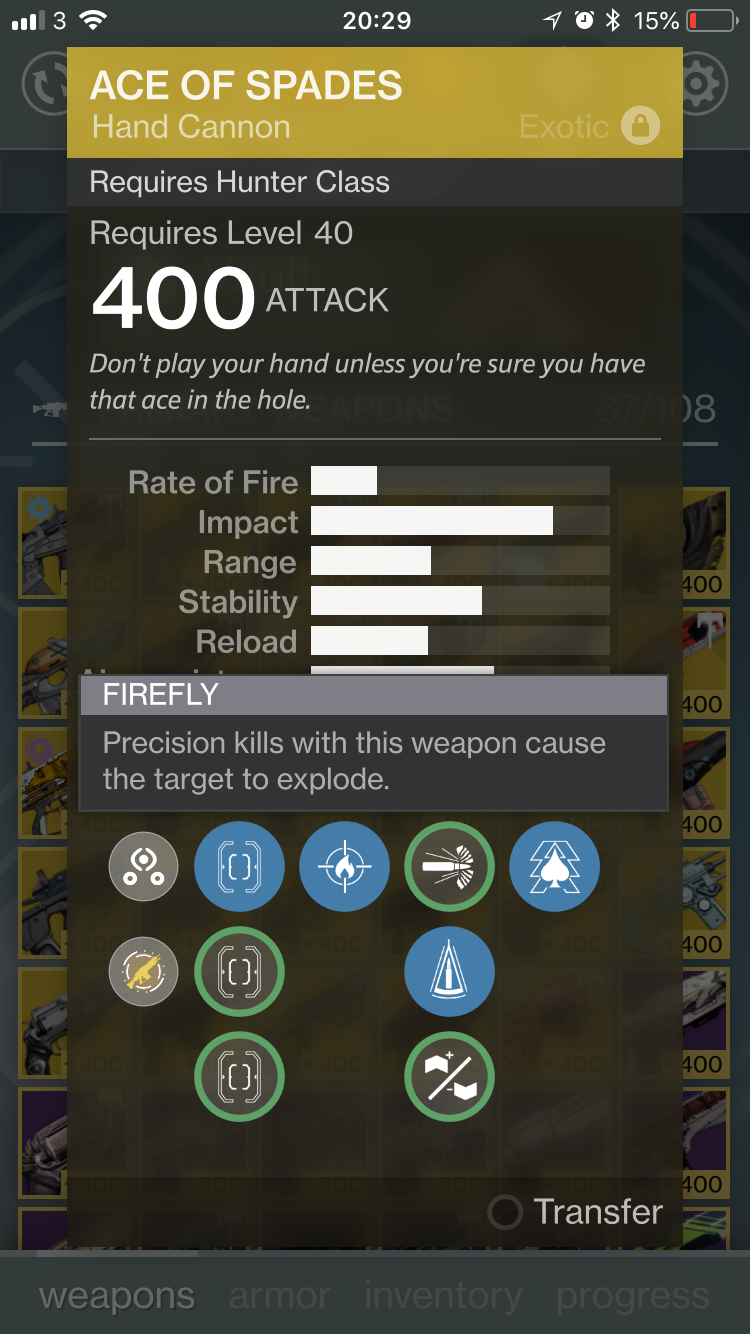Choose the two-flags plus/minus perk
750x1334 pixels.
[449, 1076]
